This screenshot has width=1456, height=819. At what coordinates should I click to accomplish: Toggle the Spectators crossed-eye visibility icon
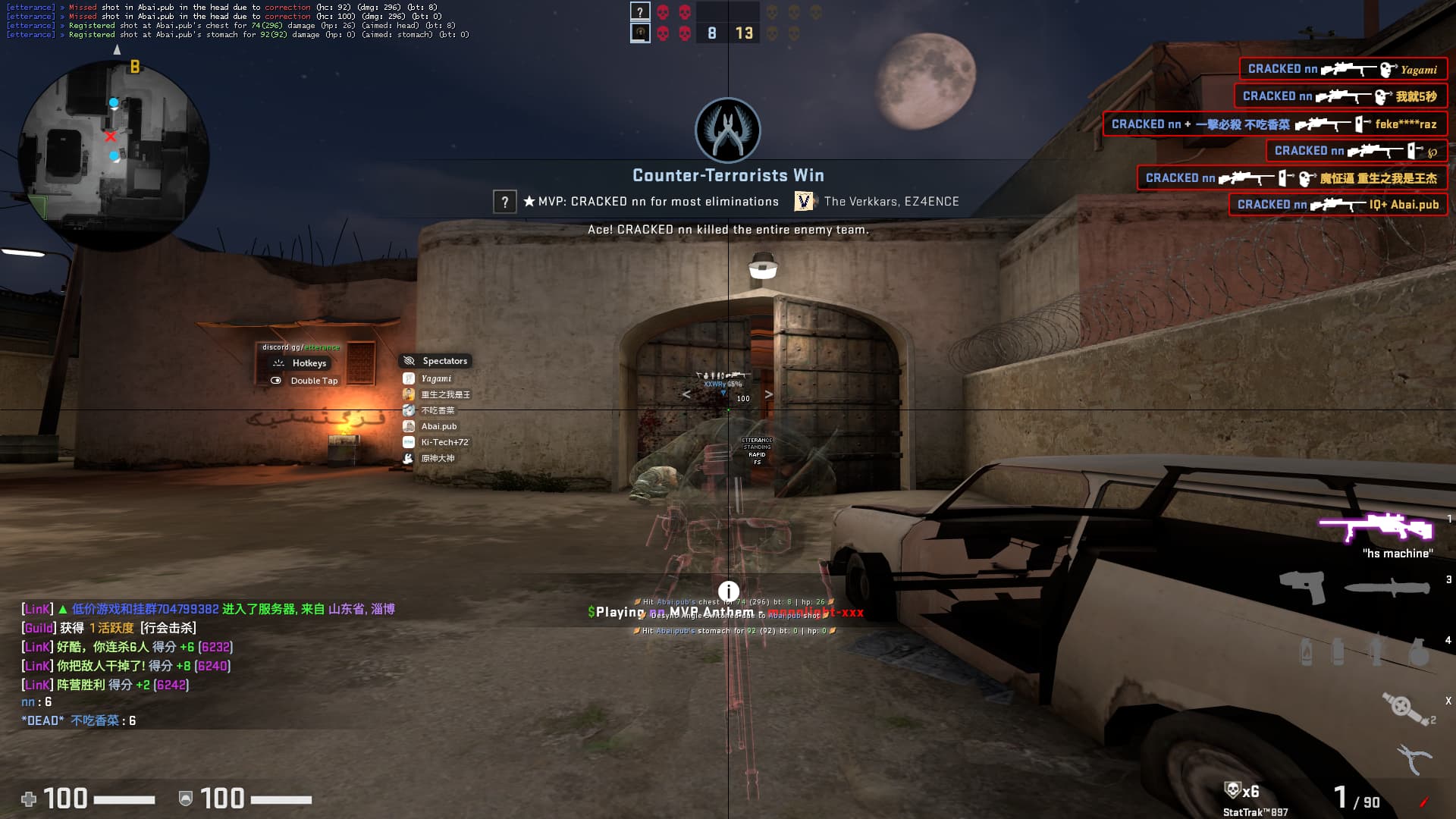(x=408, y=361)
